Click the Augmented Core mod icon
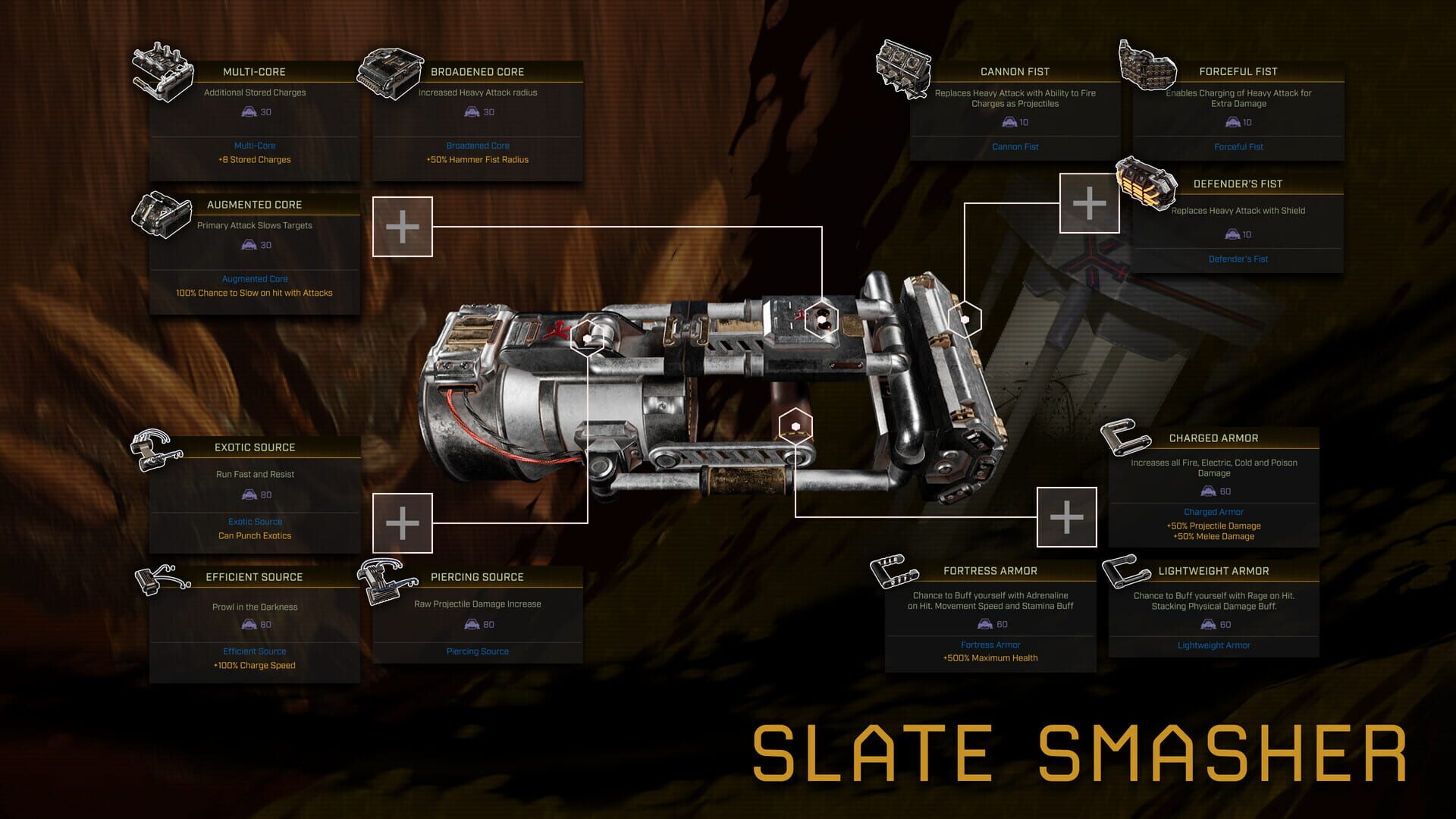This screenshot has width=1456, height=819. (x=163, y=218)
